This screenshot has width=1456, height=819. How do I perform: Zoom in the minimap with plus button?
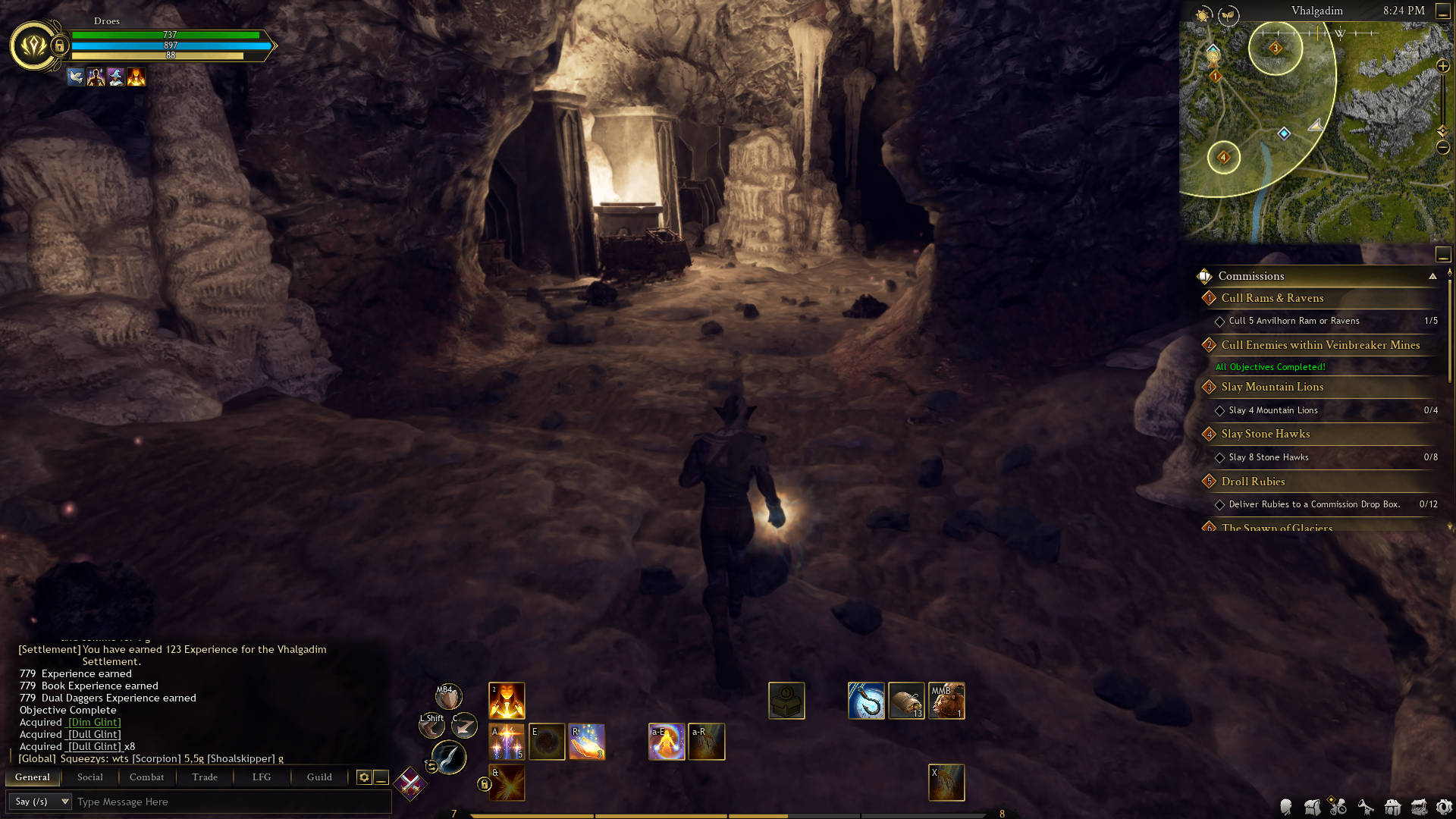click(x=1443, y=67)
